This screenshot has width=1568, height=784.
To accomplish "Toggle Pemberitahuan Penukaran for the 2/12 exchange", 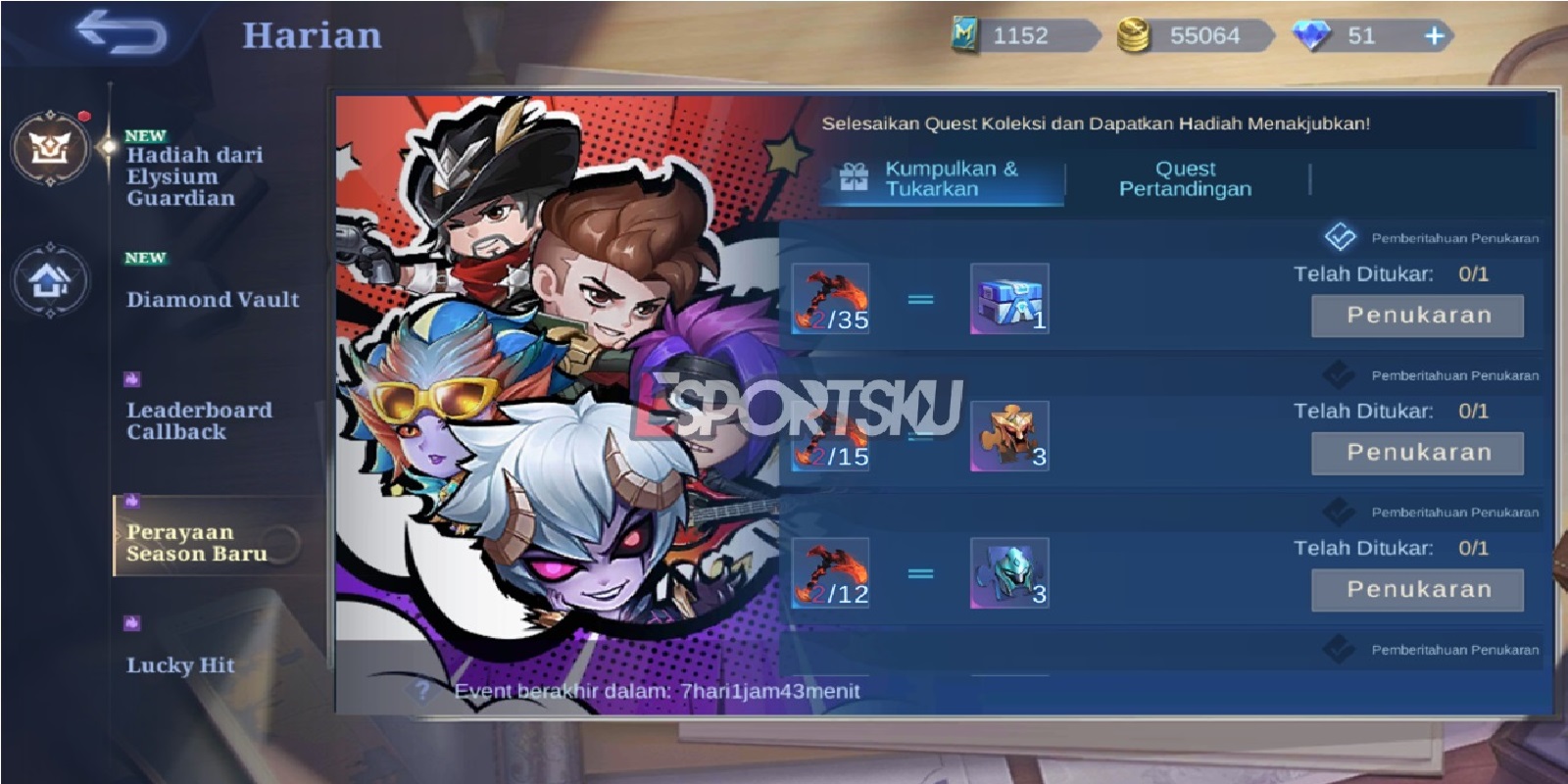I will (1337, 512).
